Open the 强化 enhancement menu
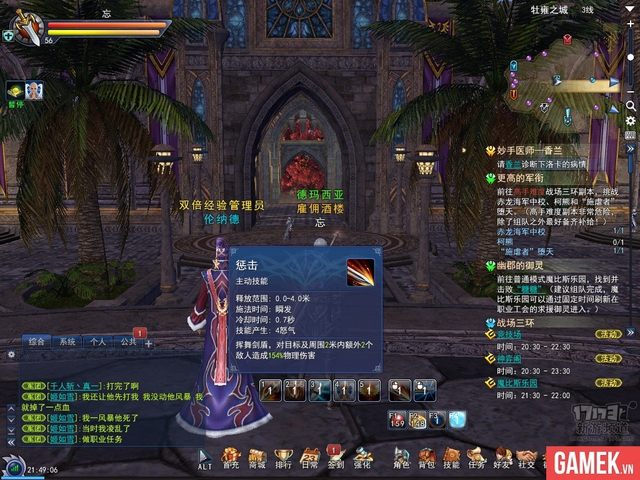 (362, 456)
